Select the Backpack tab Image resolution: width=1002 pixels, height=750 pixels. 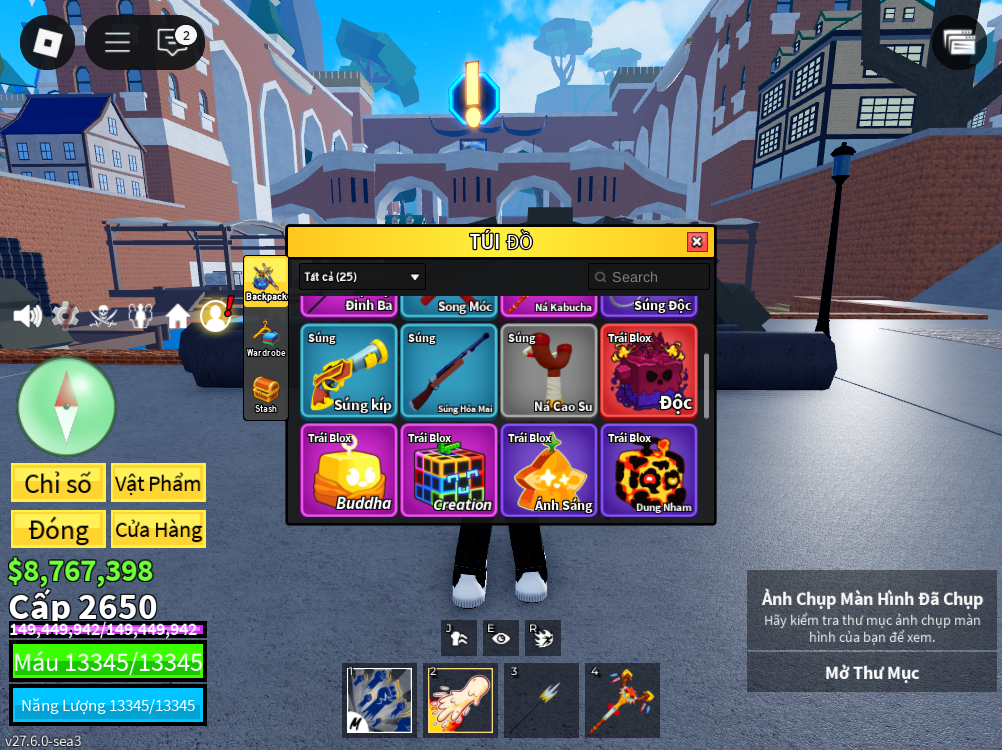(266, 282)
